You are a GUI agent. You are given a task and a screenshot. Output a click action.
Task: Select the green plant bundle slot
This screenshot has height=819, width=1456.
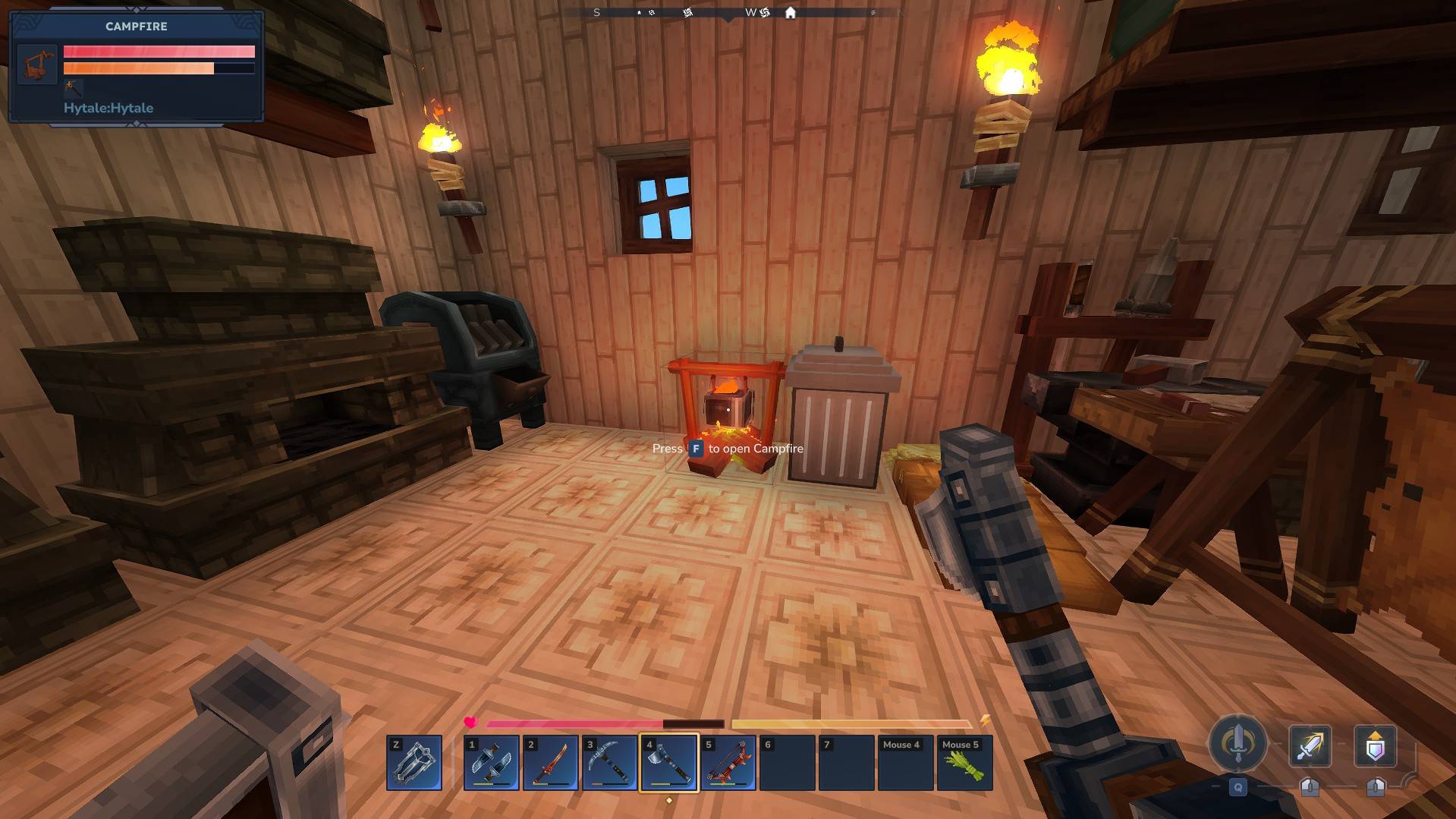click(965, 762)
